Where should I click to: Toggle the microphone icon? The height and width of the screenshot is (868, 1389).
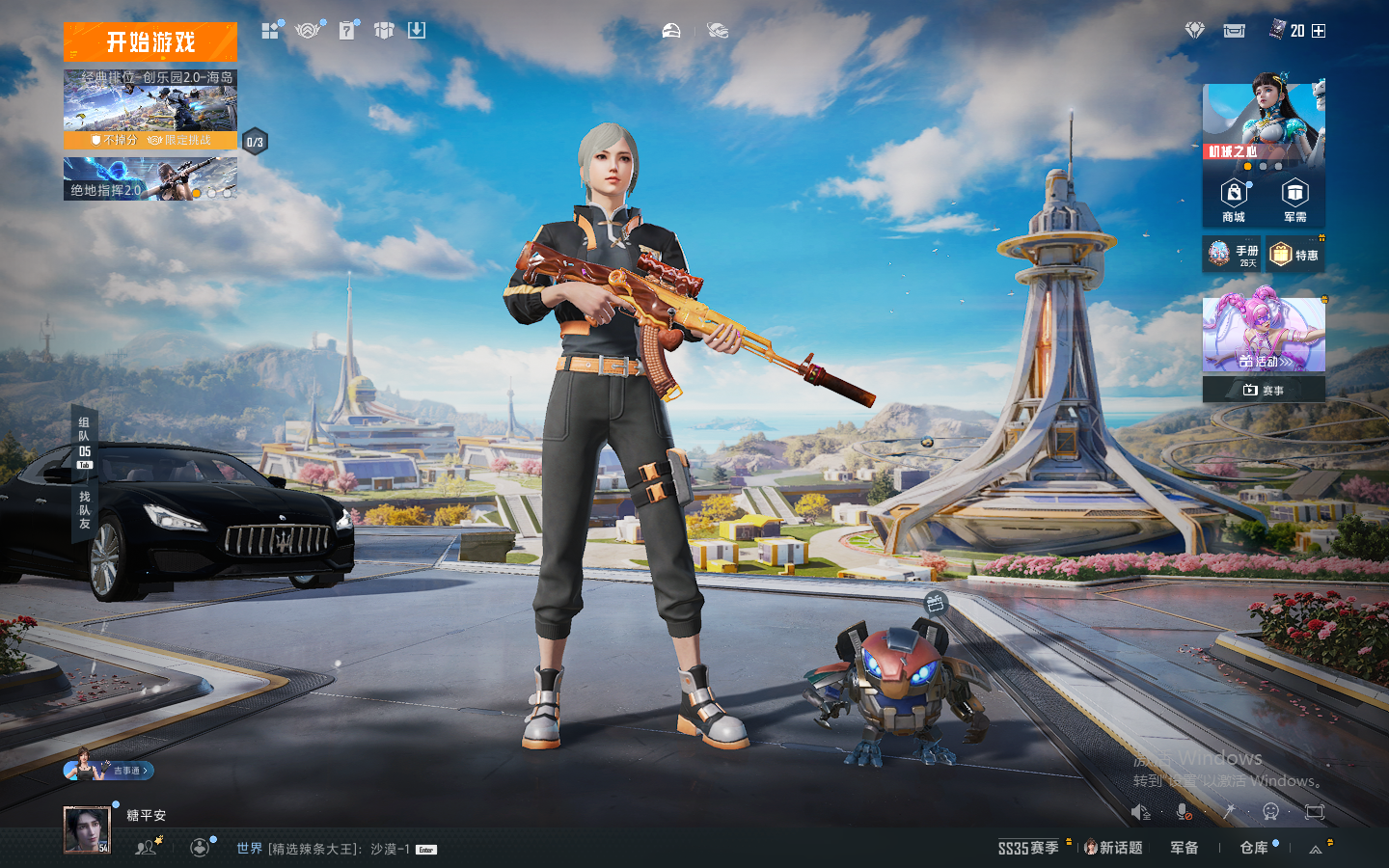point(1184,812)
